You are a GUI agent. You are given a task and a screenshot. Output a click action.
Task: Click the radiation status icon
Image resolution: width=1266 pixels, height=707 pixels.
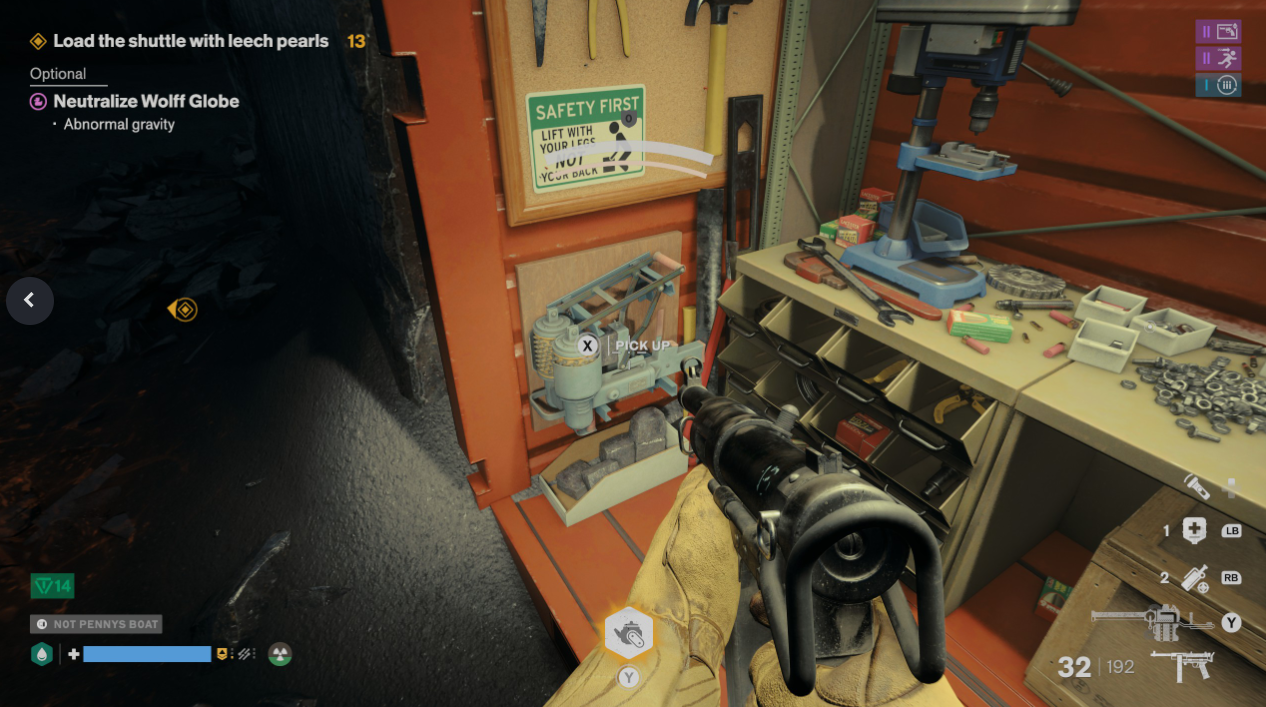pyautogui.click(x=280, y=654)
